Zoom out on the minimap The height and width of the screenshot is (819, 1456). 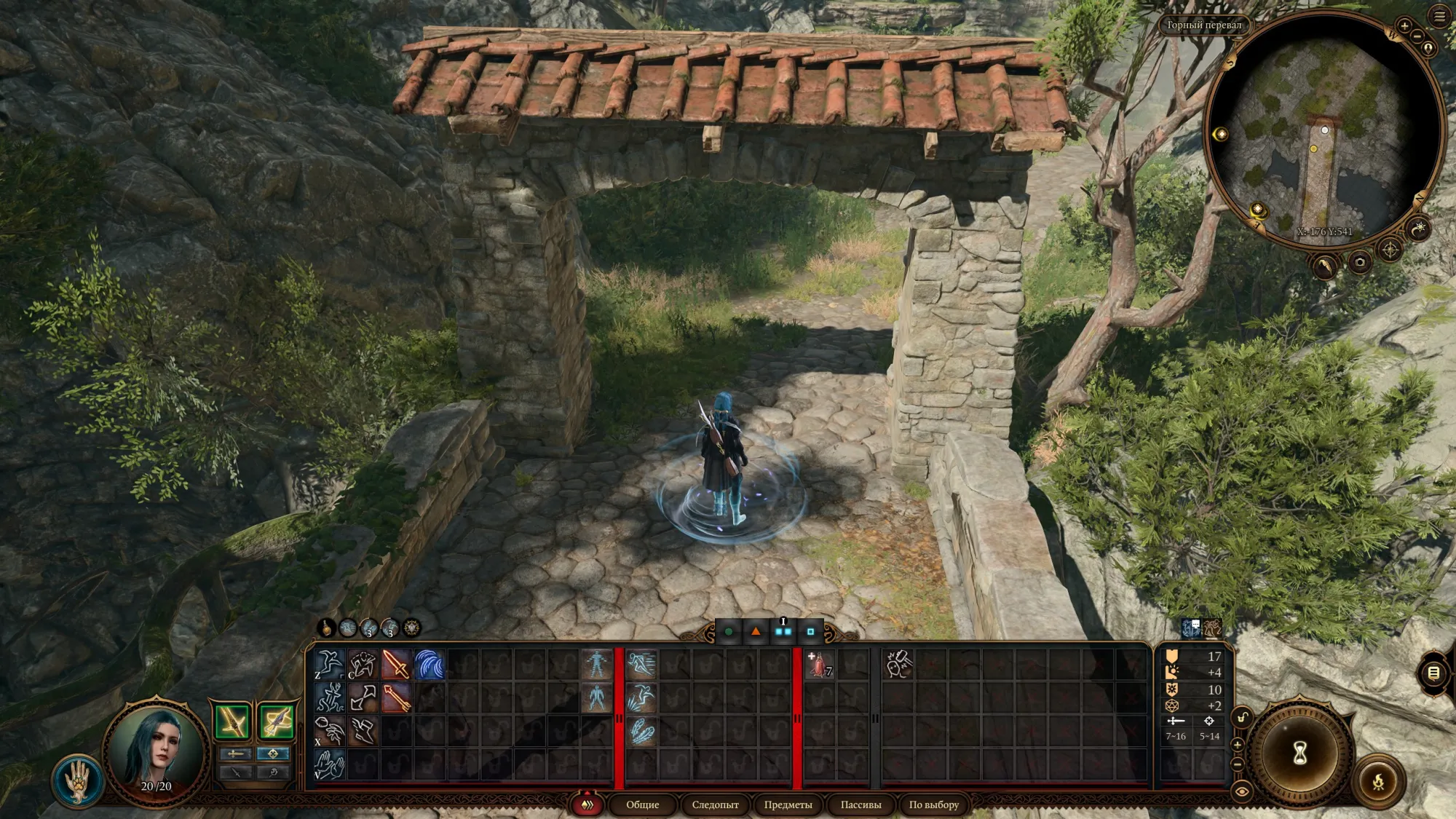[x=1417, y=36]
